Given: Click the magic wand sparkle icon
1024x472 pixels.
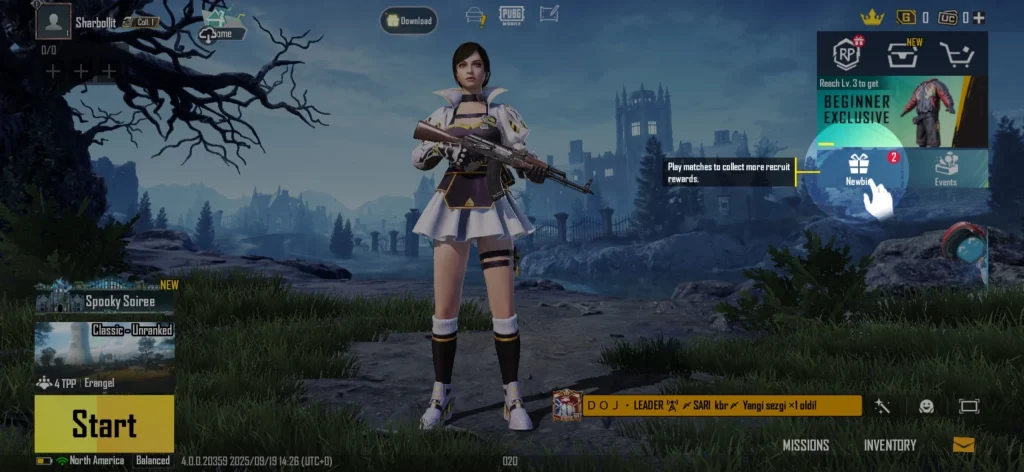Looking at the screenshot, I should [x=882, y=406].
